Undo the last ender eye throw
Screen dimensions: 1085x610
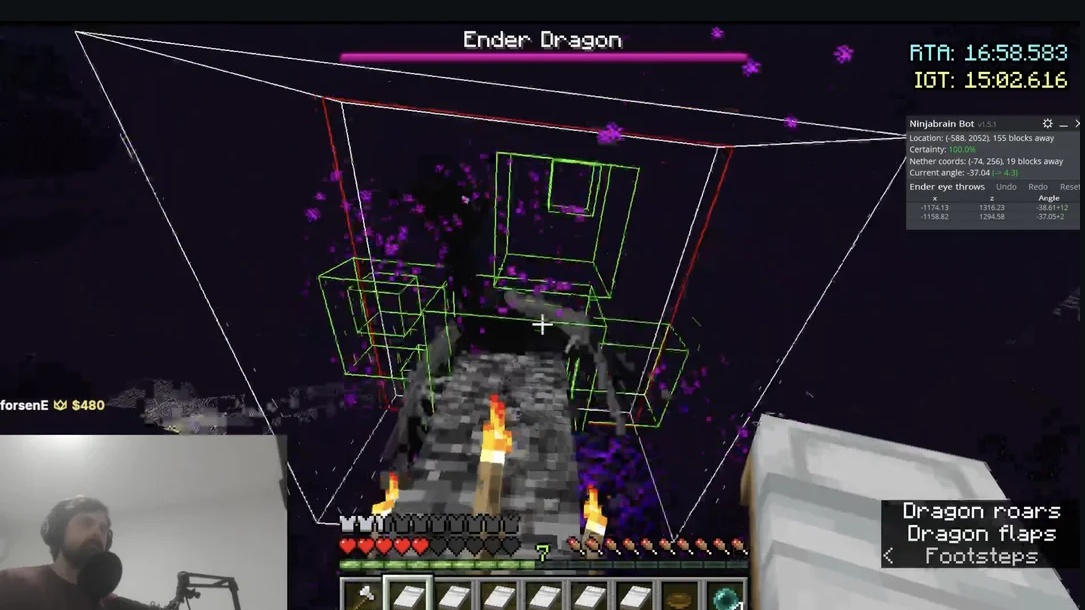pos(1006,187)
